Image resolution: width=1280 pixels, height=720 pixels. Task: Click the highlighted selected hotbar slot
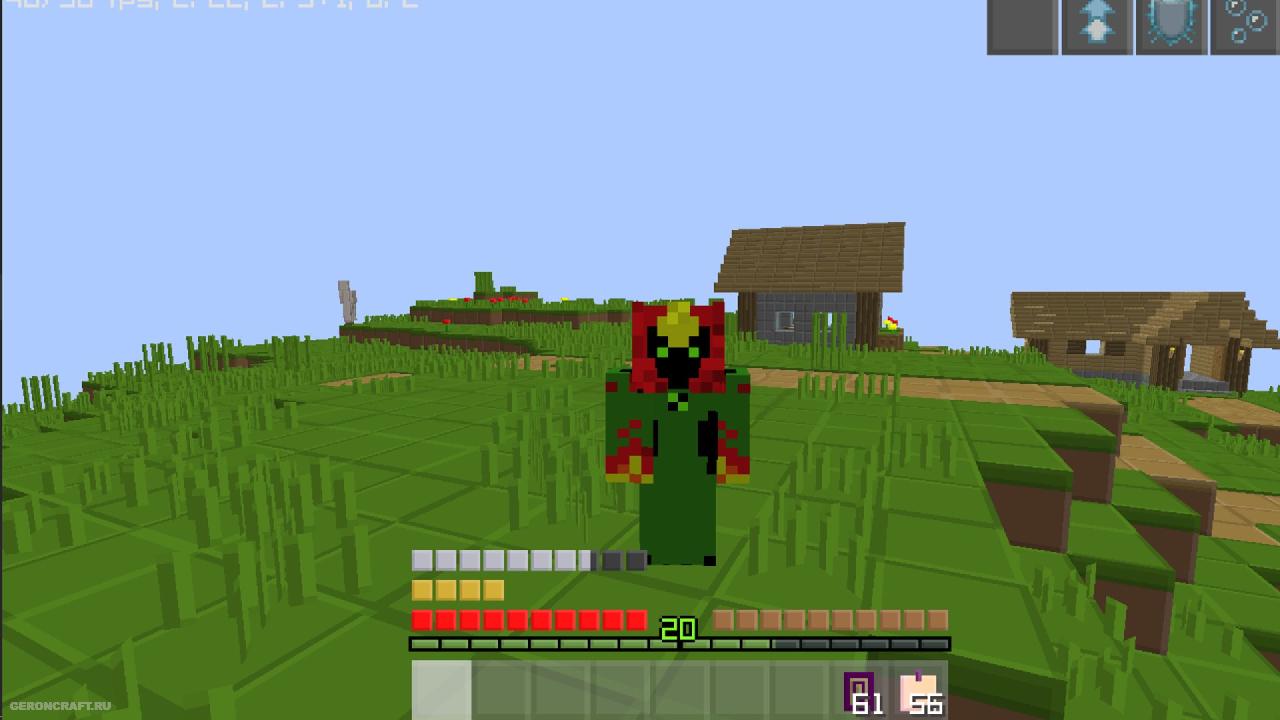[441, 691]
